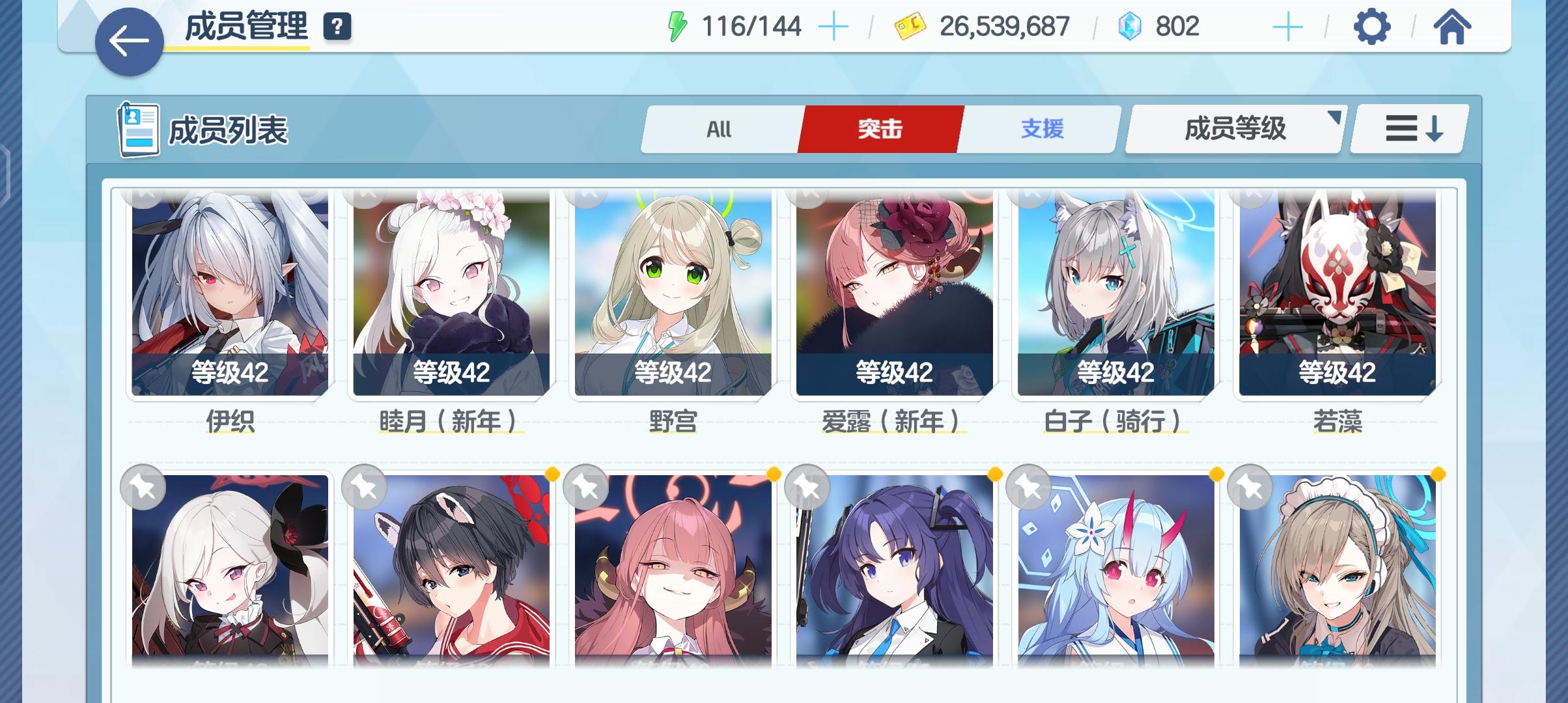
Task: Open the 成员等级 sorting dropdown
Action: pos(1233,128)
